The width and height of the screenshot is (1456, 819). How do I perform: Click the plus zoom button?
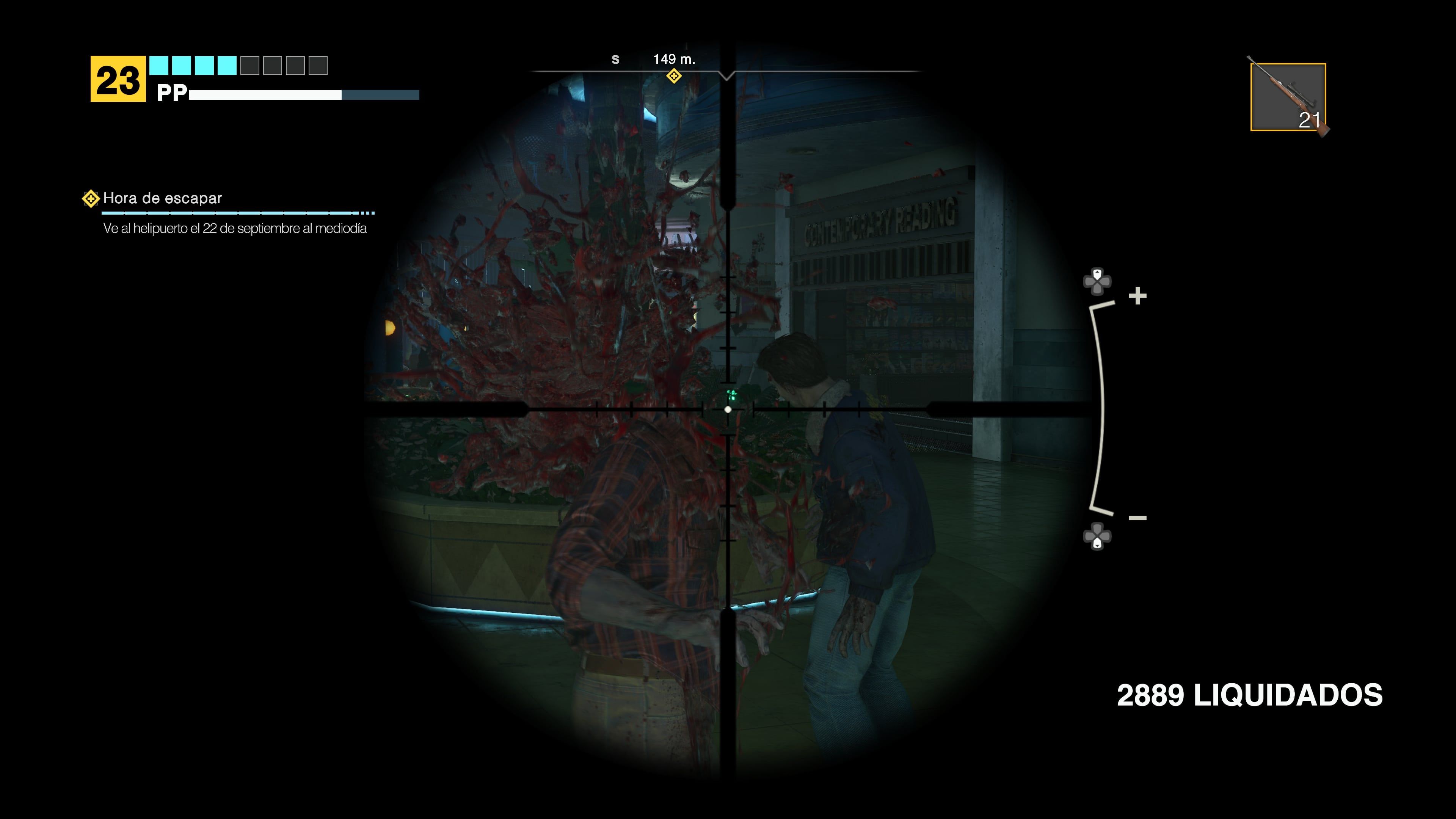point(1137,296)
